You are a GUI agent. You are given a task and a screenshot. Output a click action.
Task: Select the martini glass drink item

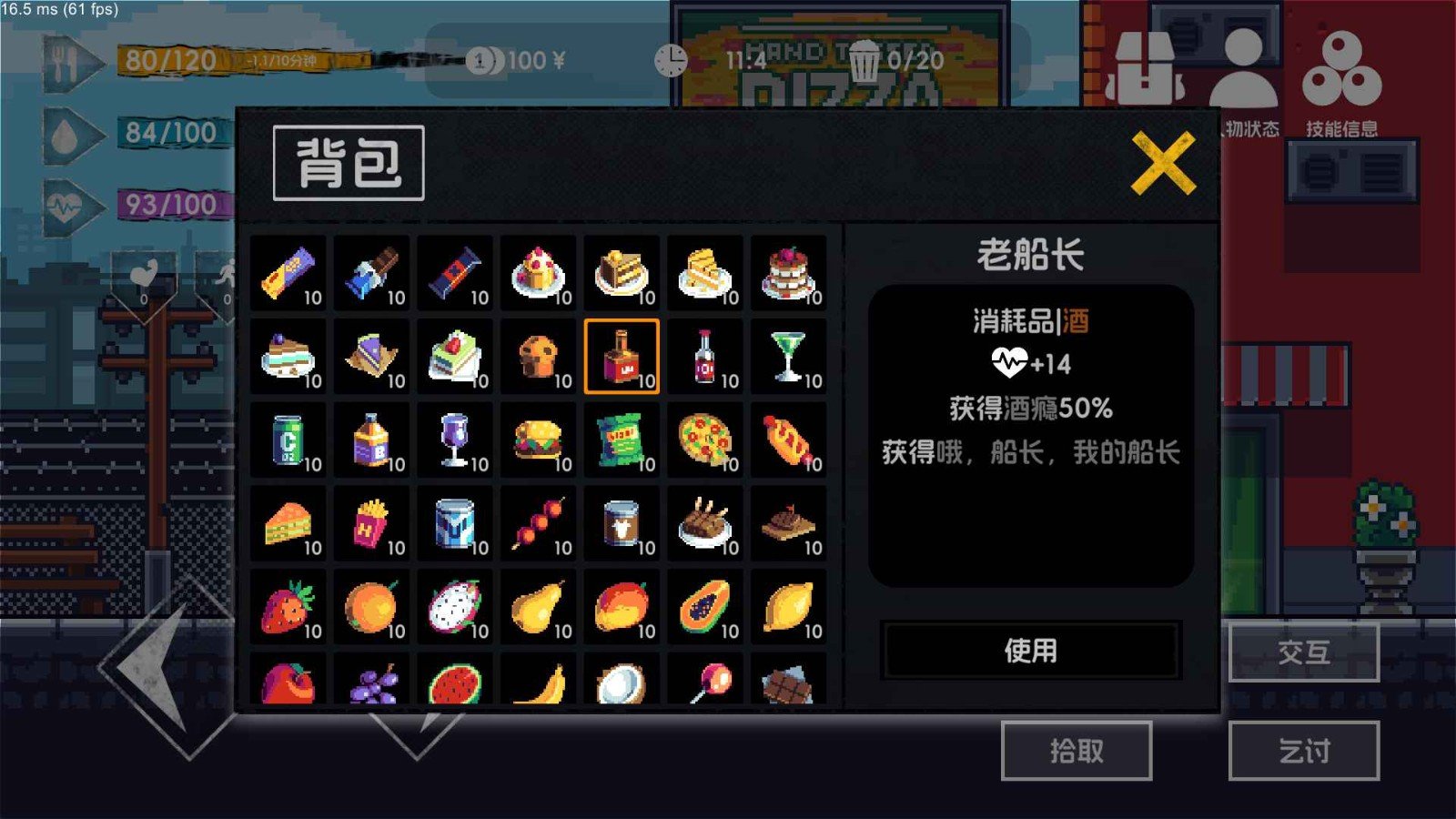tap(788, 356)
